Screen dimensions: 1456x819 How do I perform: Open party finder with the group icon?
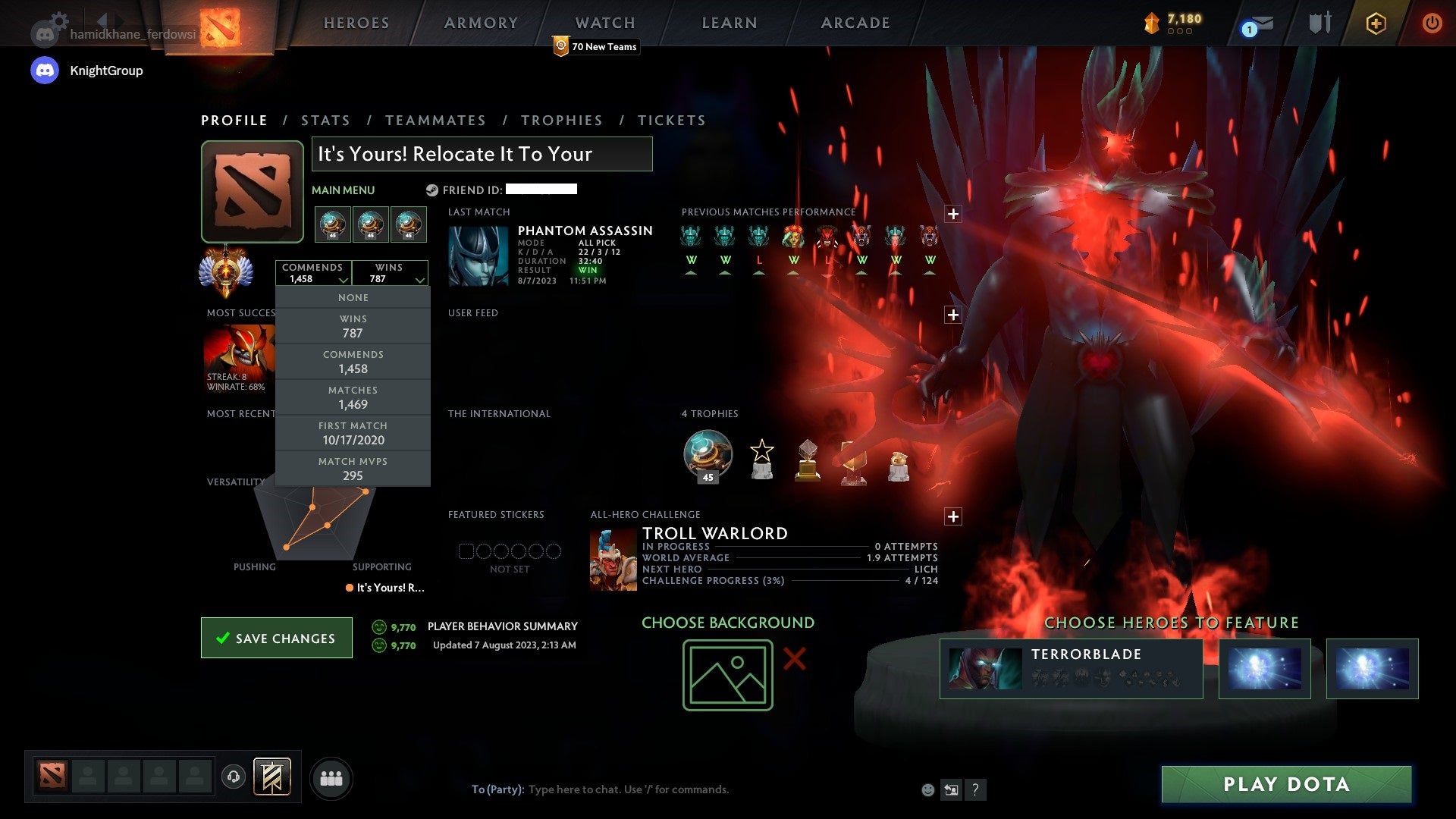click(331, 777)
